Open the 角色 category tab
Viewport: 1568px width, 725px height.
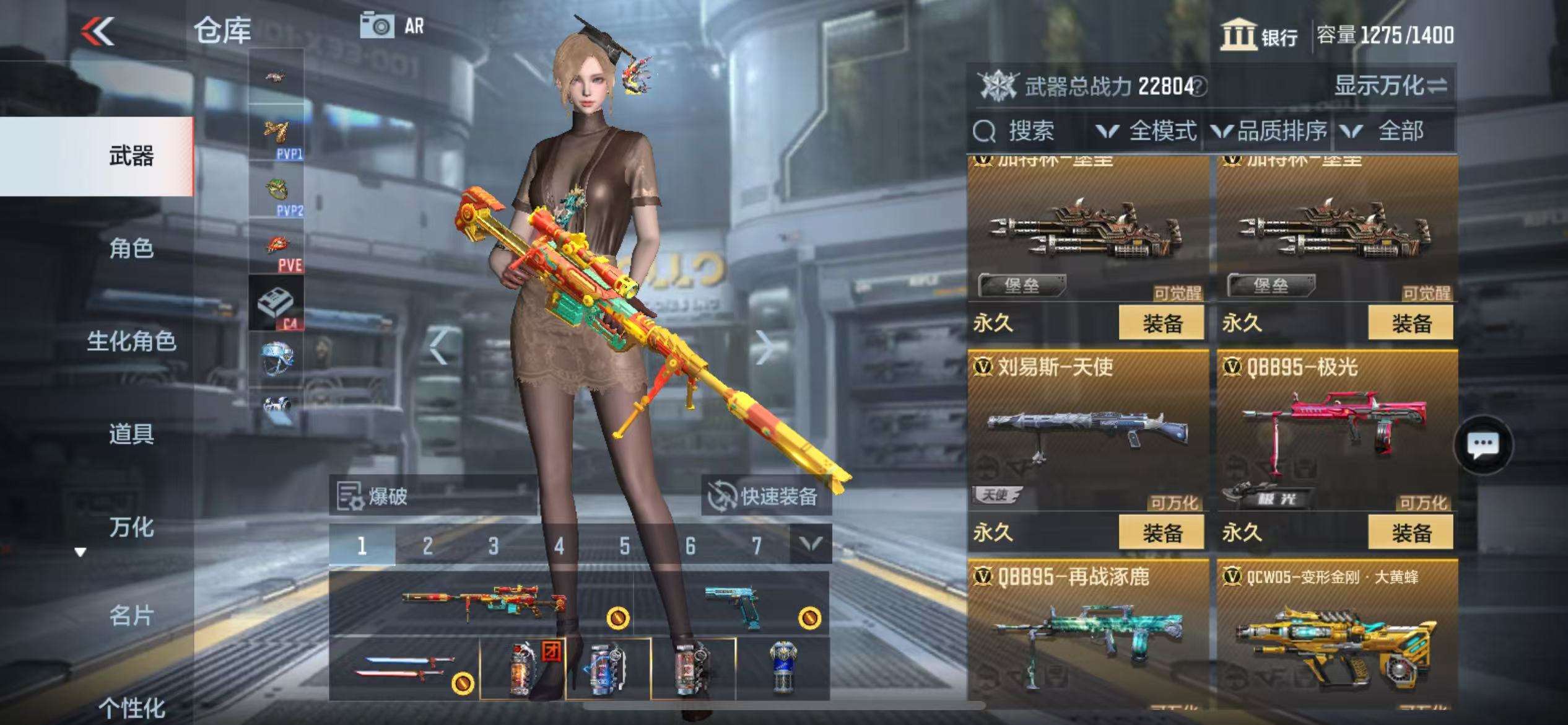coord(131,248)
